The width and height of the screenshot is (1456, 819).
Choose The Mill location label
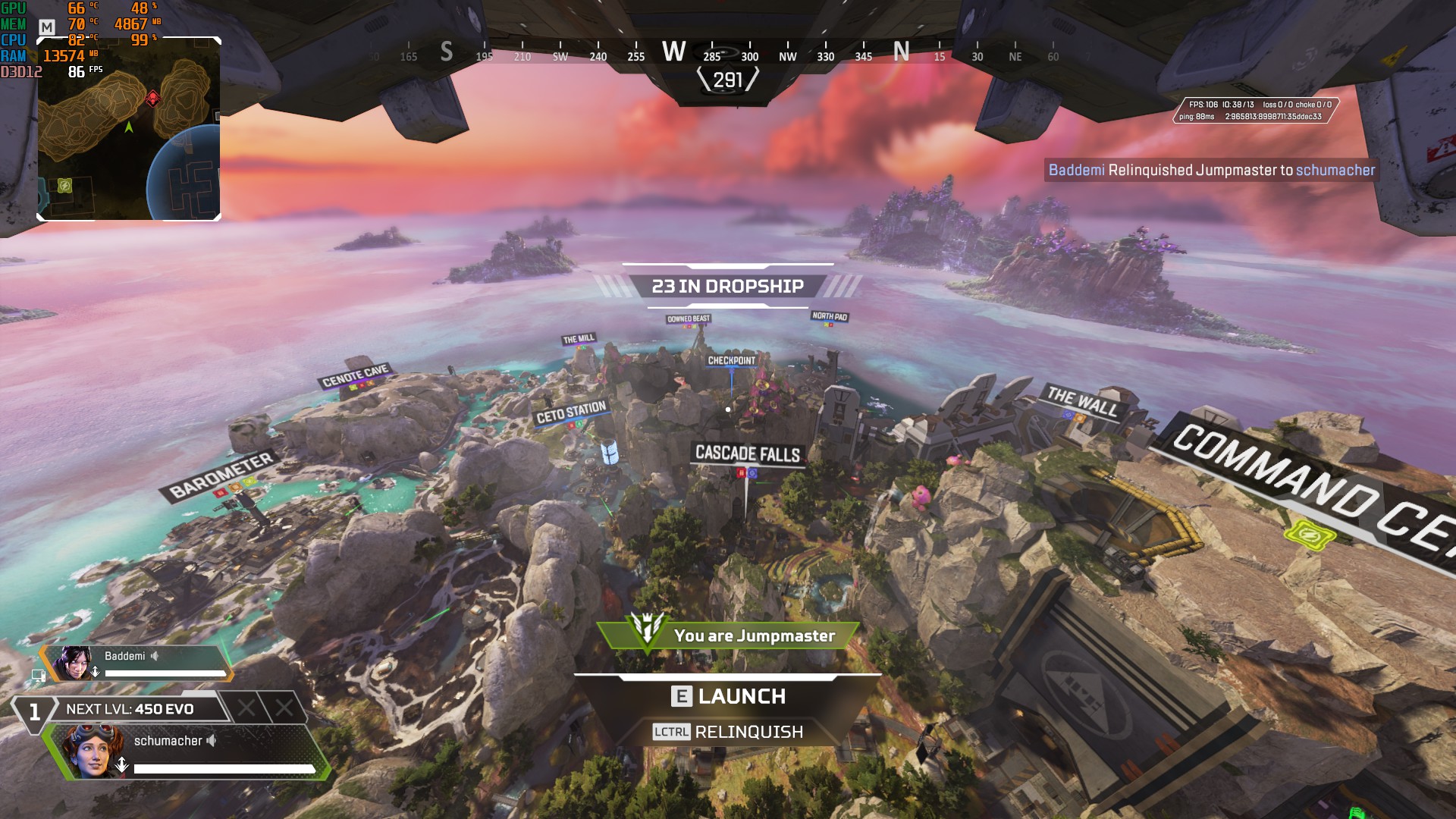pos(579,339)
